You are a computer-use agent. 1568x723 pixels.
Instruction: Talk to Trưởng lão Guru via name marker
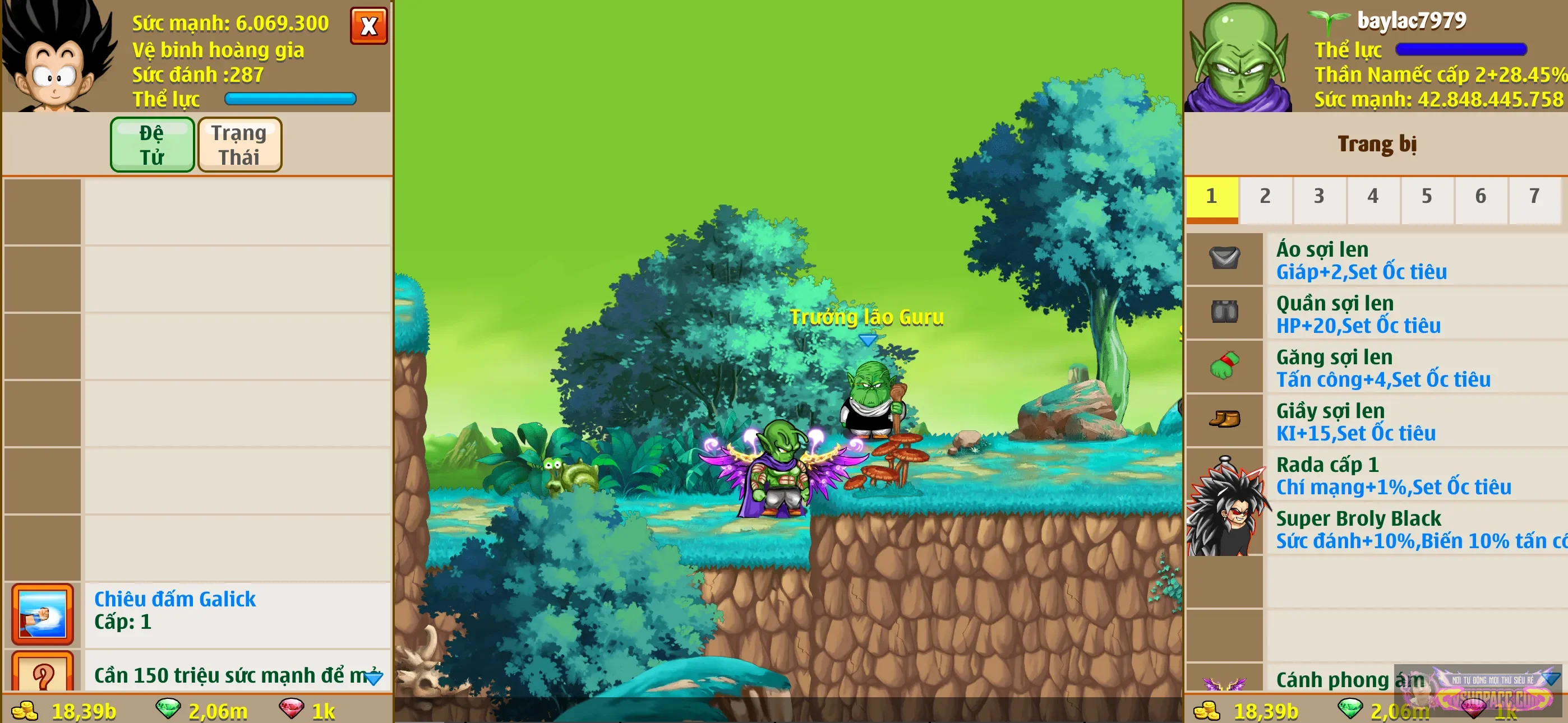tap(866, 318)
